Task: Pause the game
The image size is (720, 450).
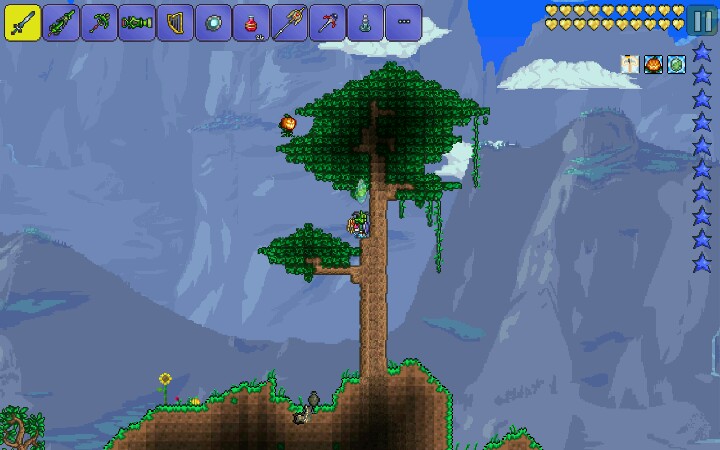Action: (x=702, y=20)
